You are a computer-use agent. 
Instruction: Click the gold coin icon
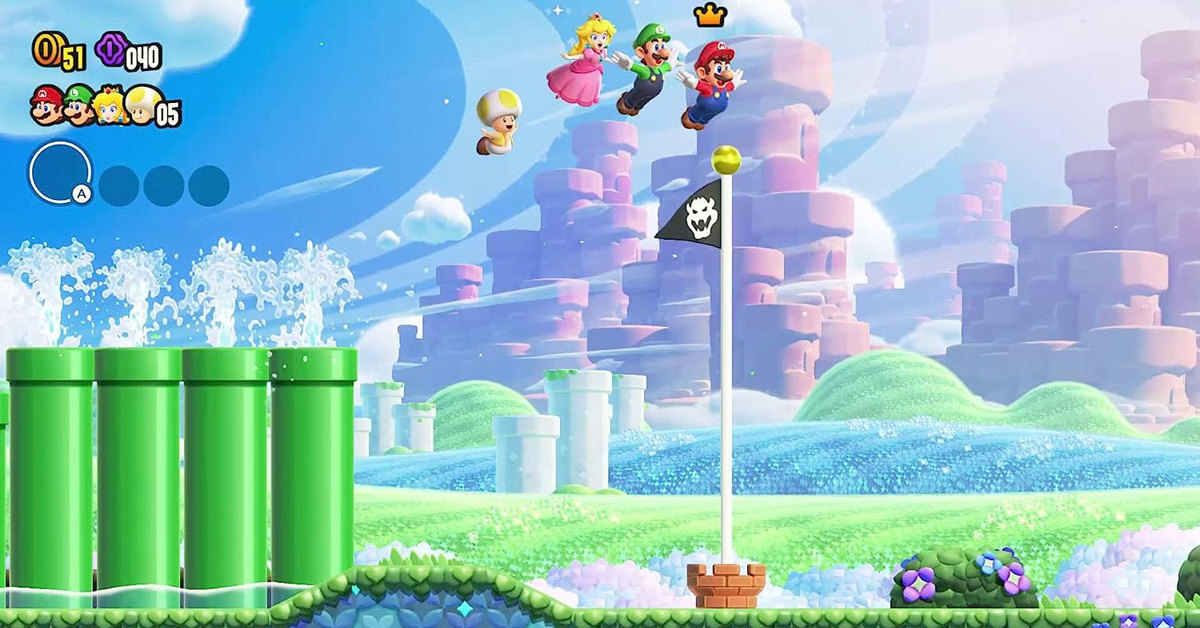(46, 48)
